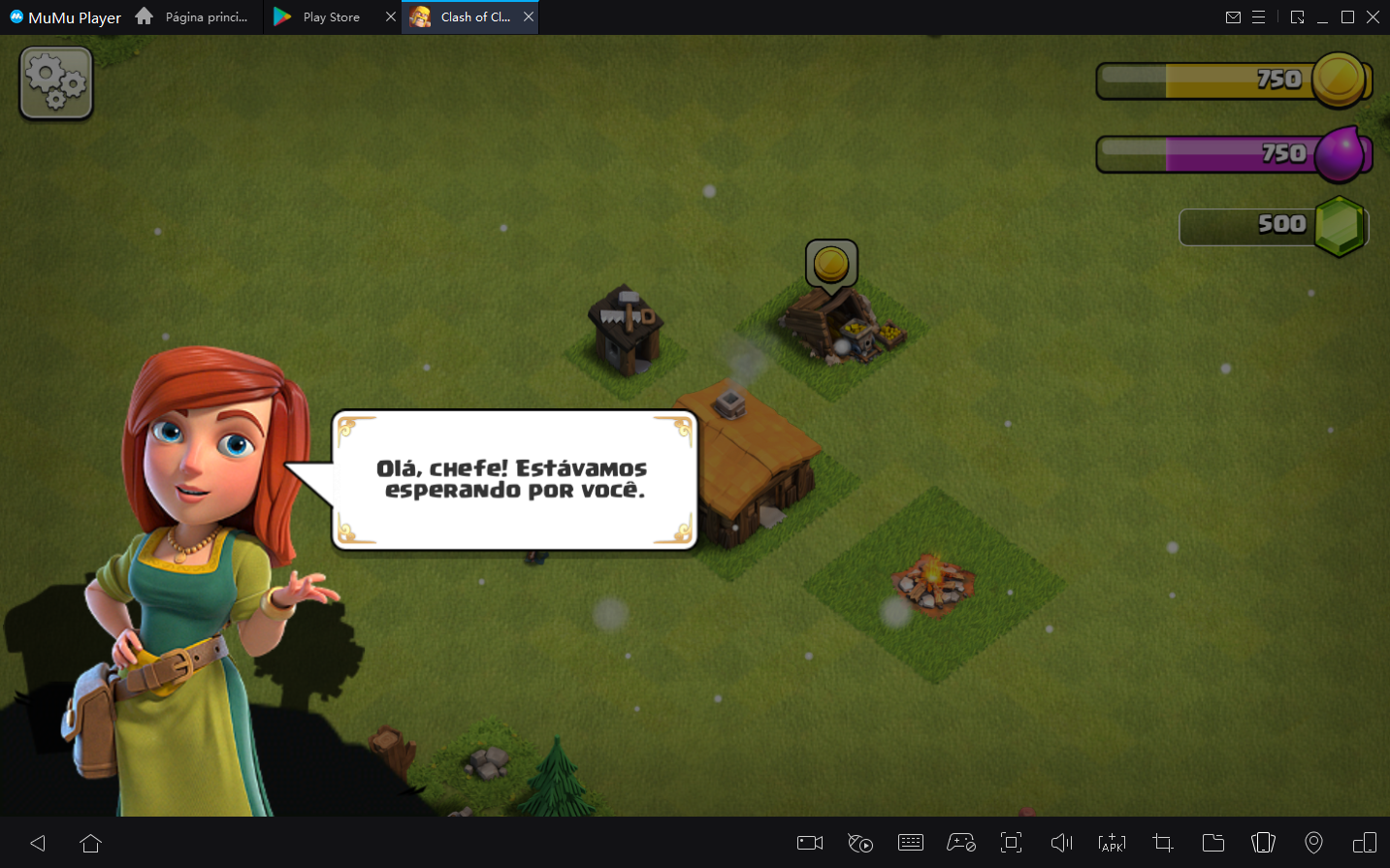Viewport: 1390px width, 868px height.
Task: Toggle fullscreen mode
Action: tap(1012, 843)
